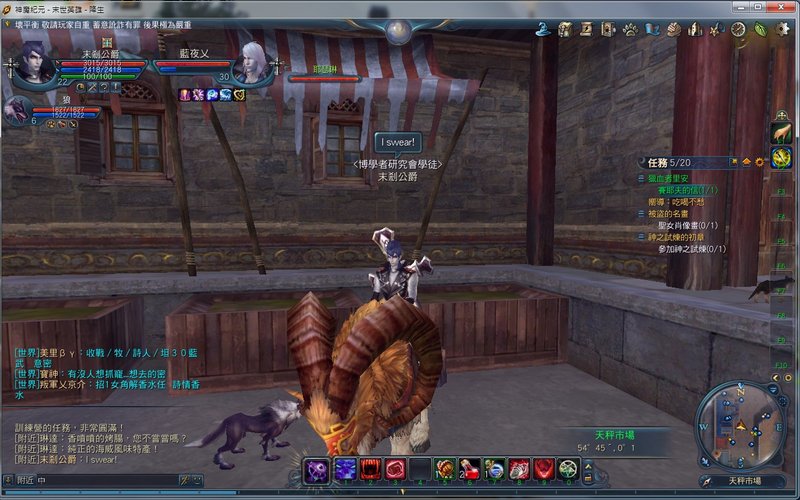The height and width of the screenshot is (500, 800).
Task: Open the blue wizard hat menu icon
Action: click(544, 30)
